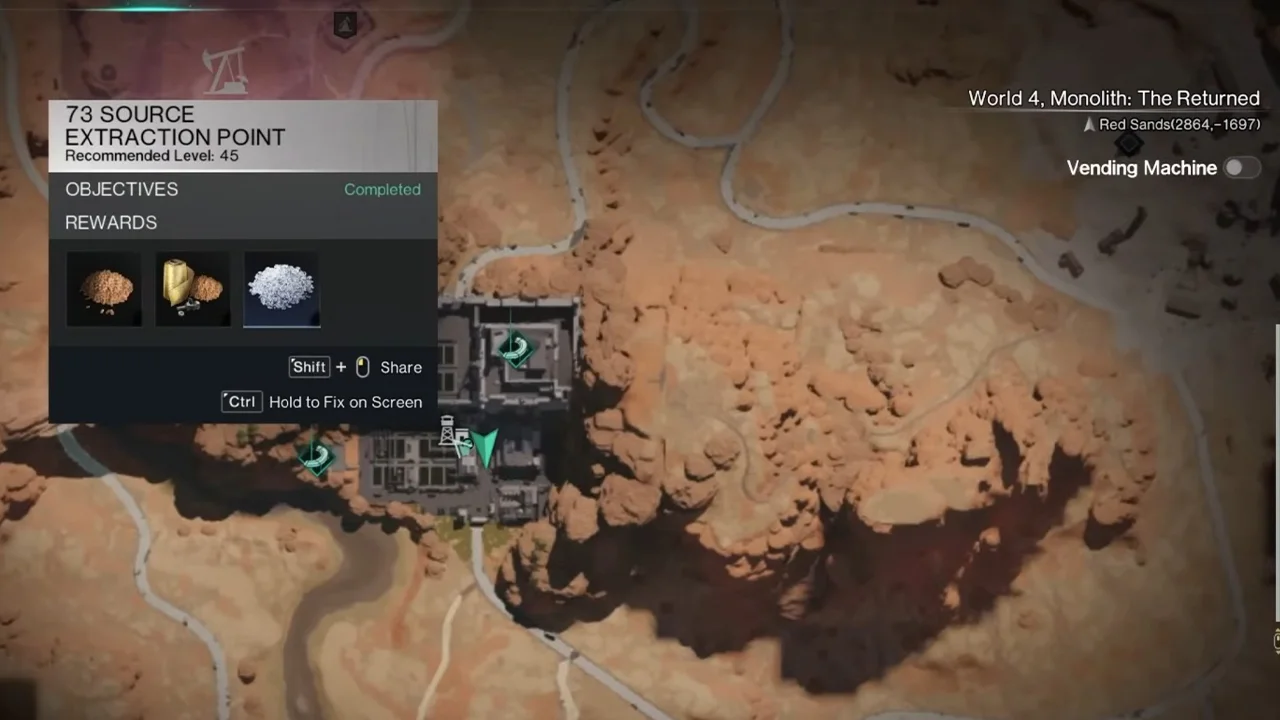Choose the white crystal pile reward
Viewport: 1280px width, 720px height.
coord(282,289)
